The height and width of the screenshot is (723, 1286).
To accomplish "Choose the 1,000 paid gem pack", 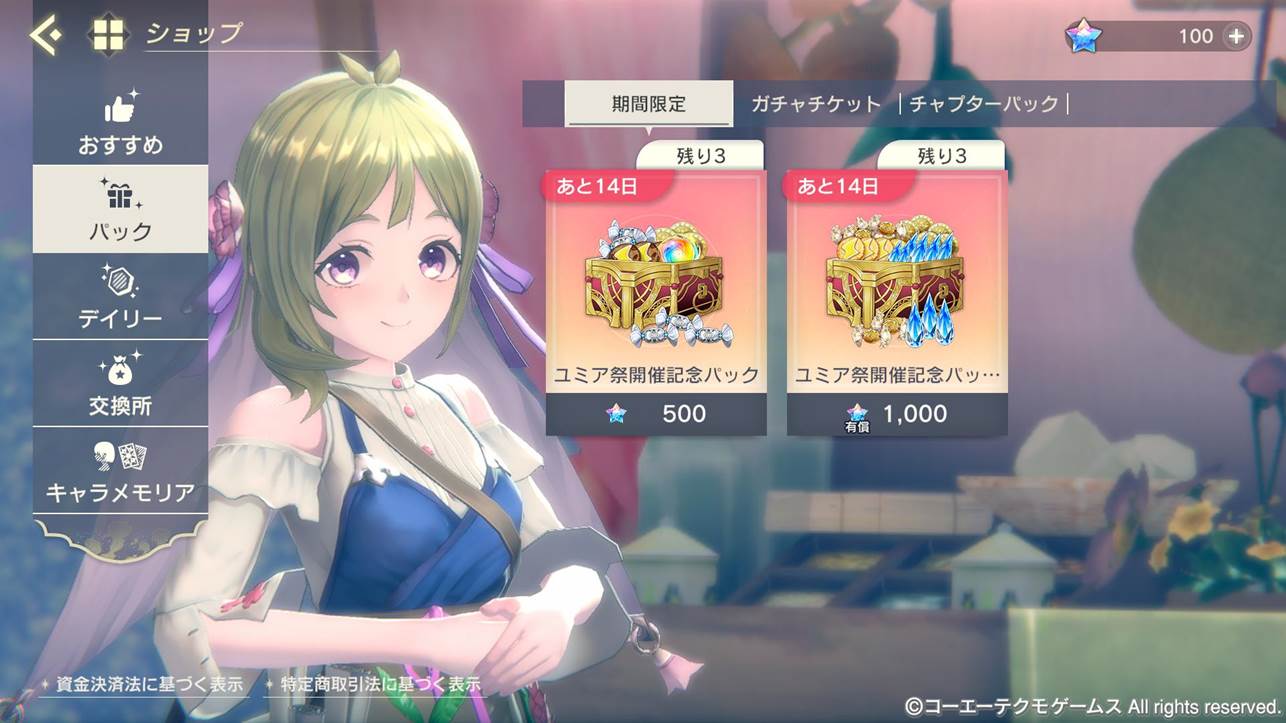I will coord(897,302).
